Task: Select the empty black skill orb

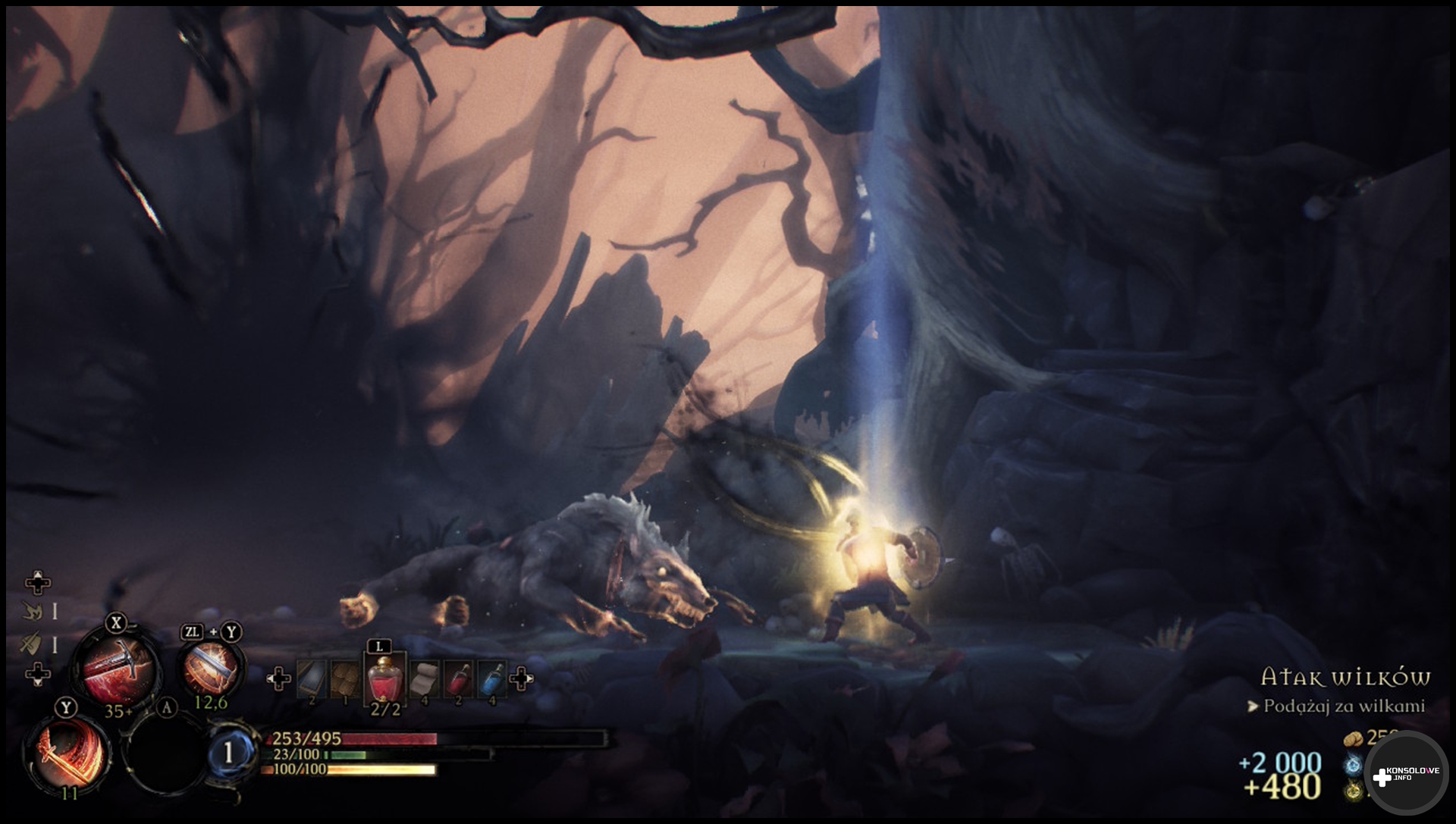Action: 165,751
